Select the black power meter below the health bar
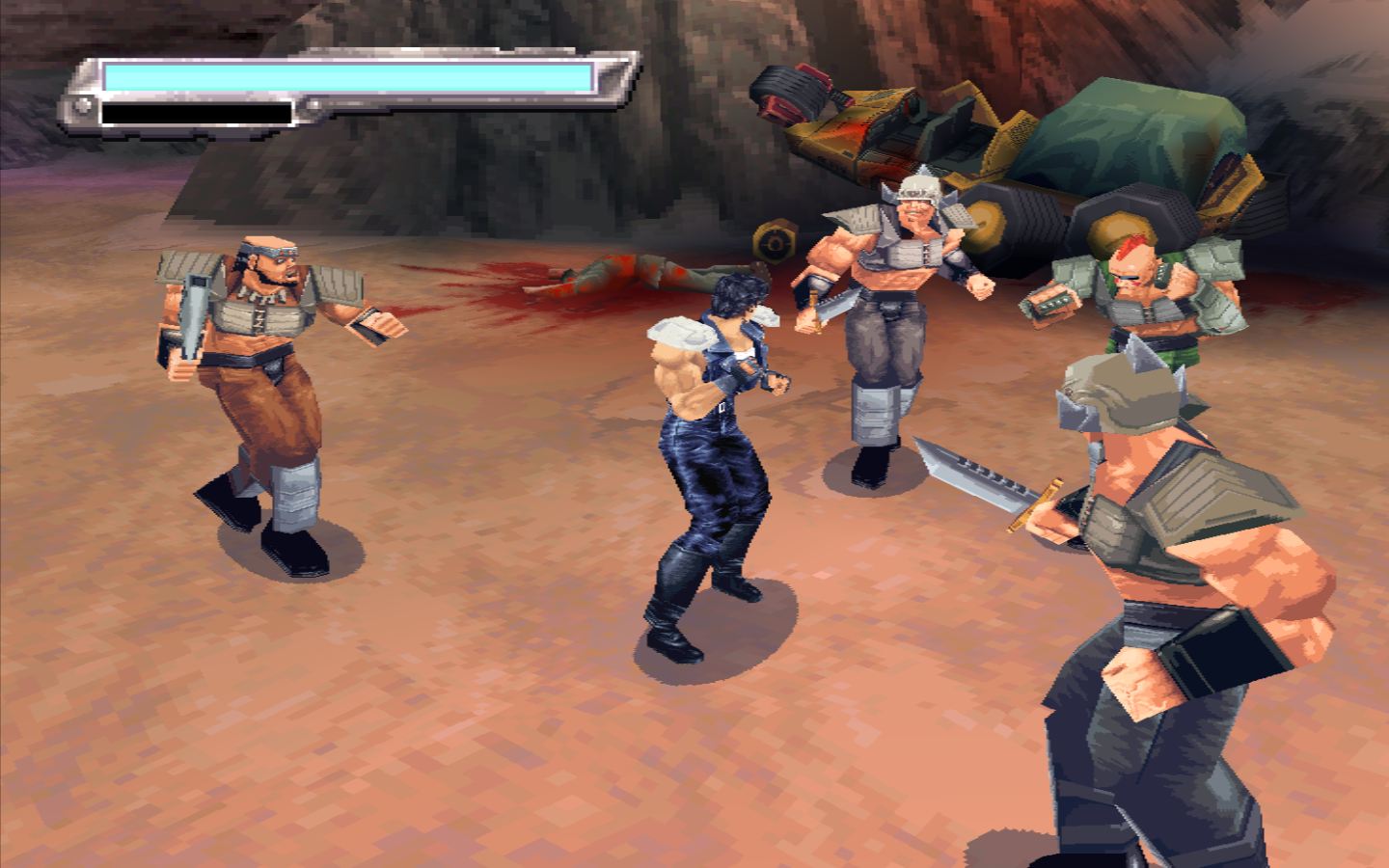The image size is (1389, 868). coord(193,114)
